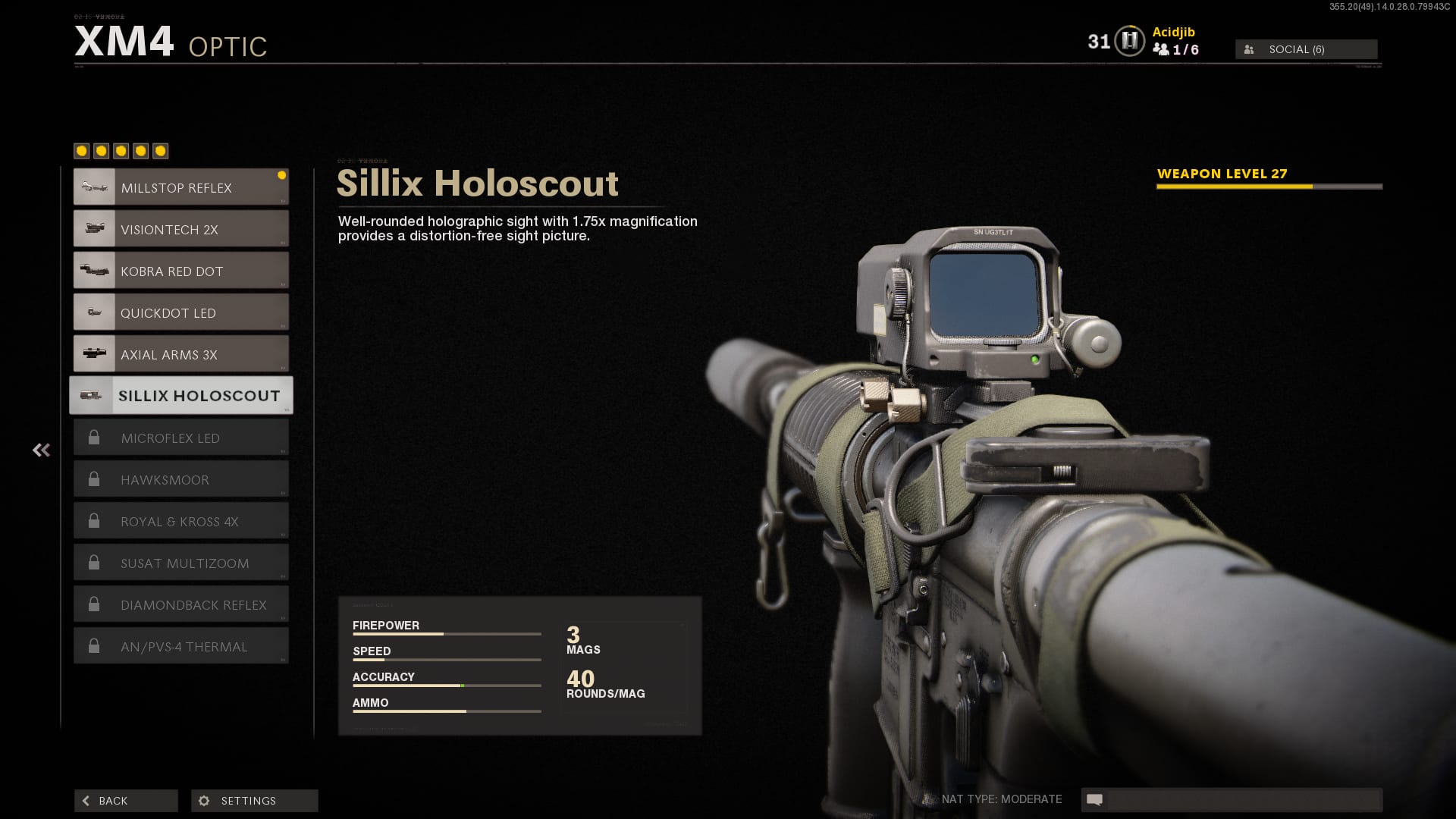Select the locked Microflex LED optic
The height and width of the screenshot is (819, 1456).
(x=180, y=438)
